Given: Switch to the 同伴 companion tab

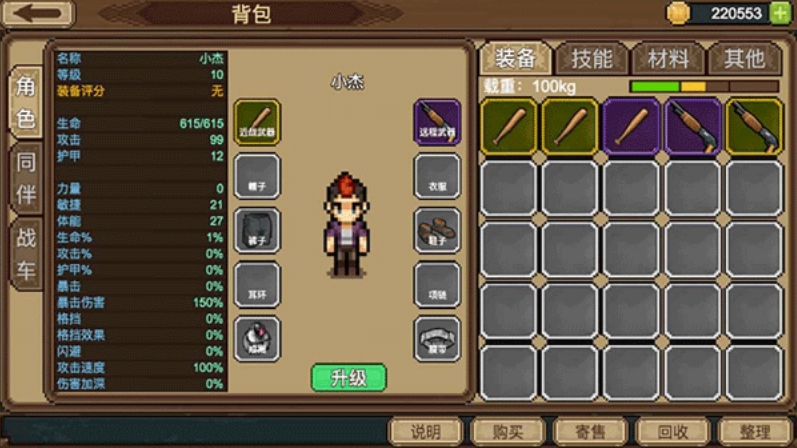Looking at the screenshot, I should point(26,177).
